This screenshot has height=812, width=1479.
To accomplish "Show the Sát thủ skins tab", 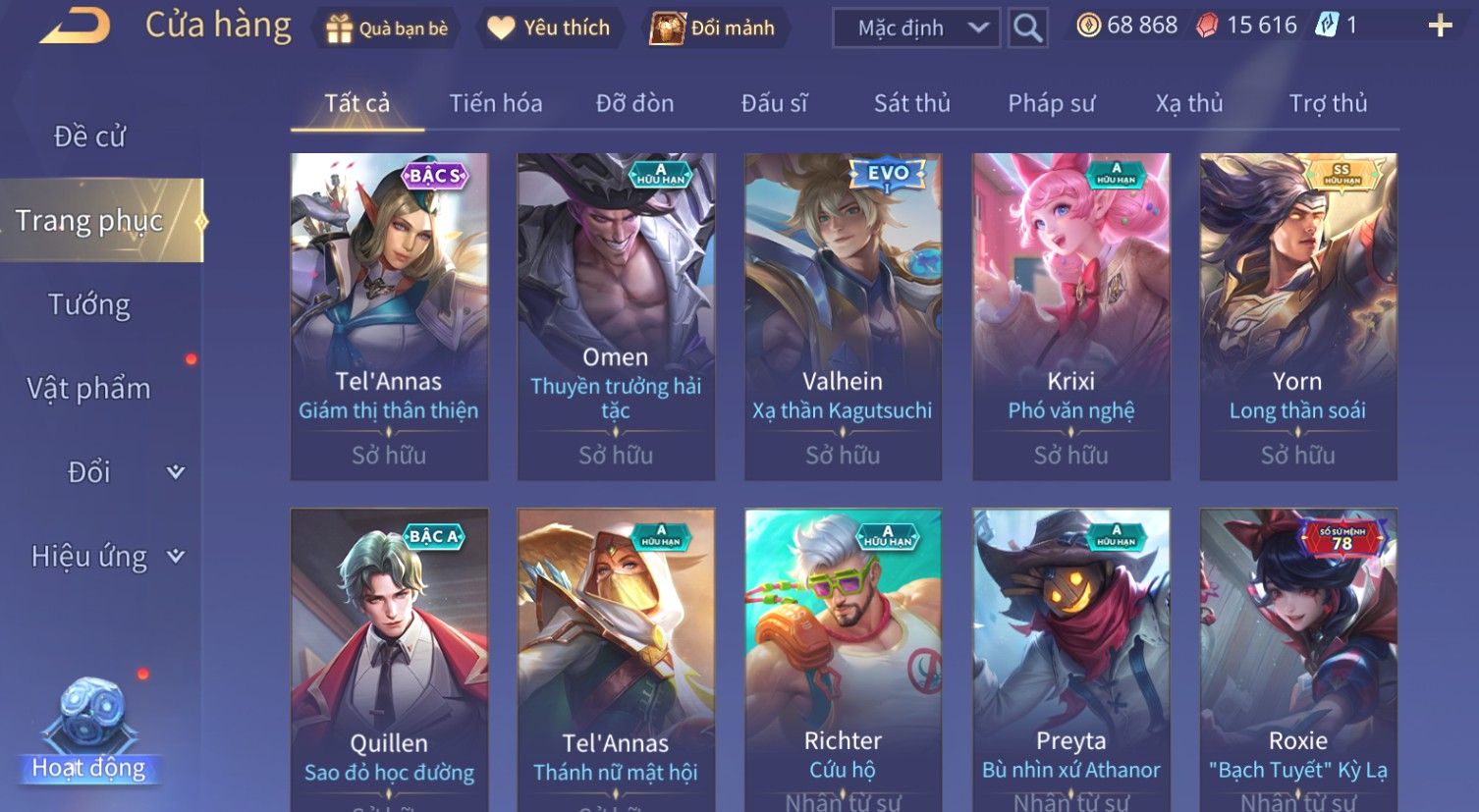I will (911, 103).
